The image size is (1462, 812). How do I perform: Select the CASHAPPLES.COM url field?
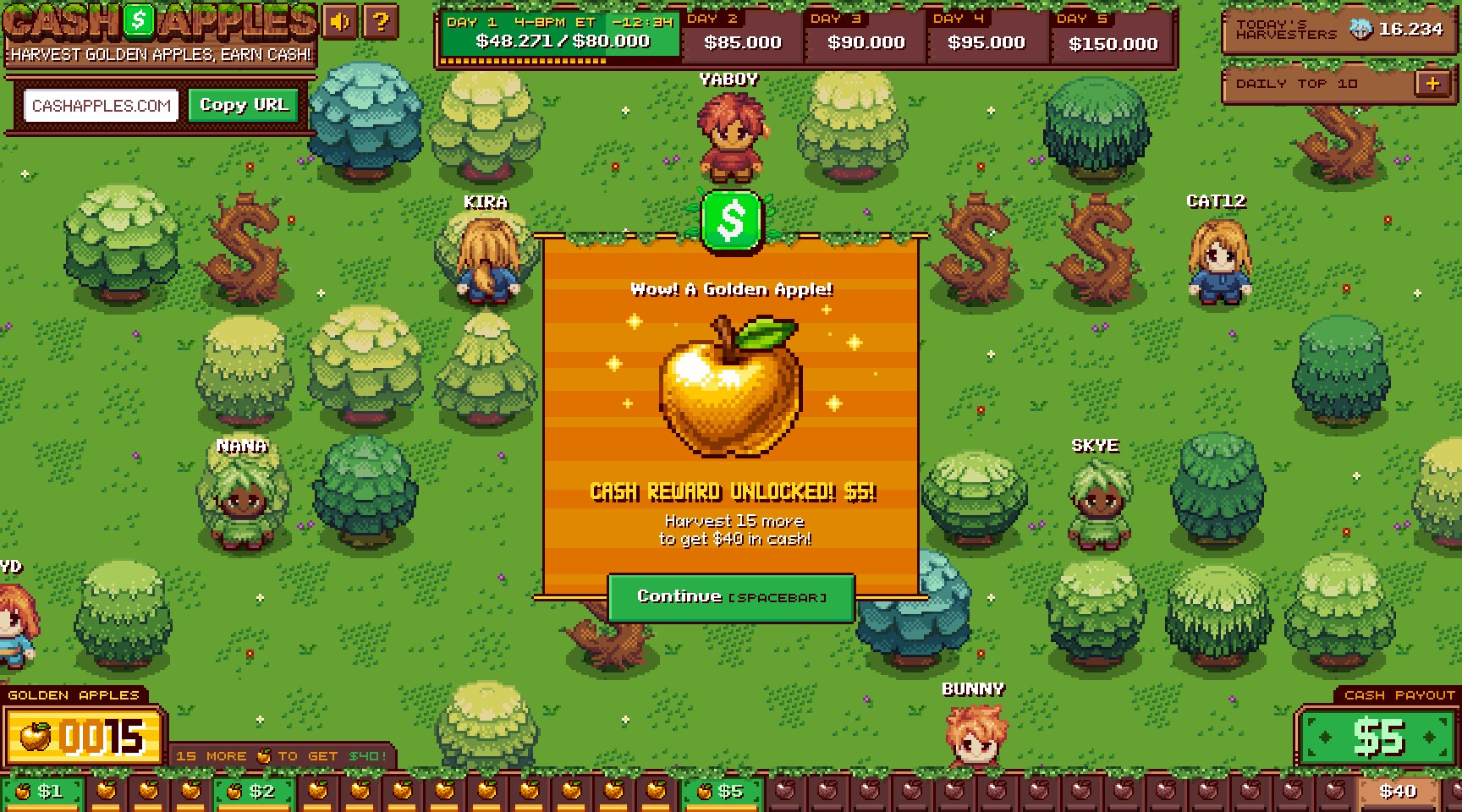tap(100, 105)
